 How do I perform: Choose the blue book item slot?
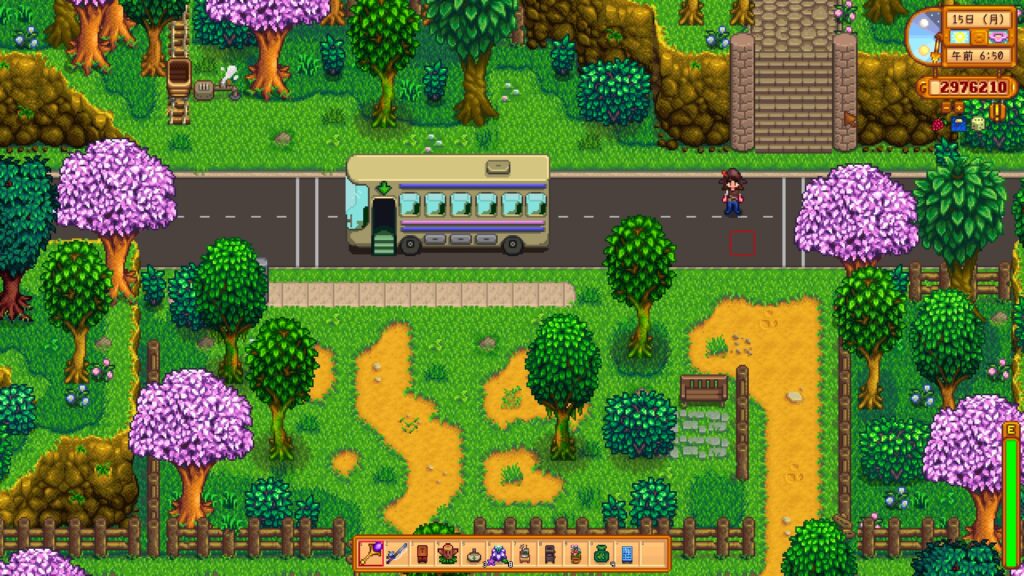[627, 553]
